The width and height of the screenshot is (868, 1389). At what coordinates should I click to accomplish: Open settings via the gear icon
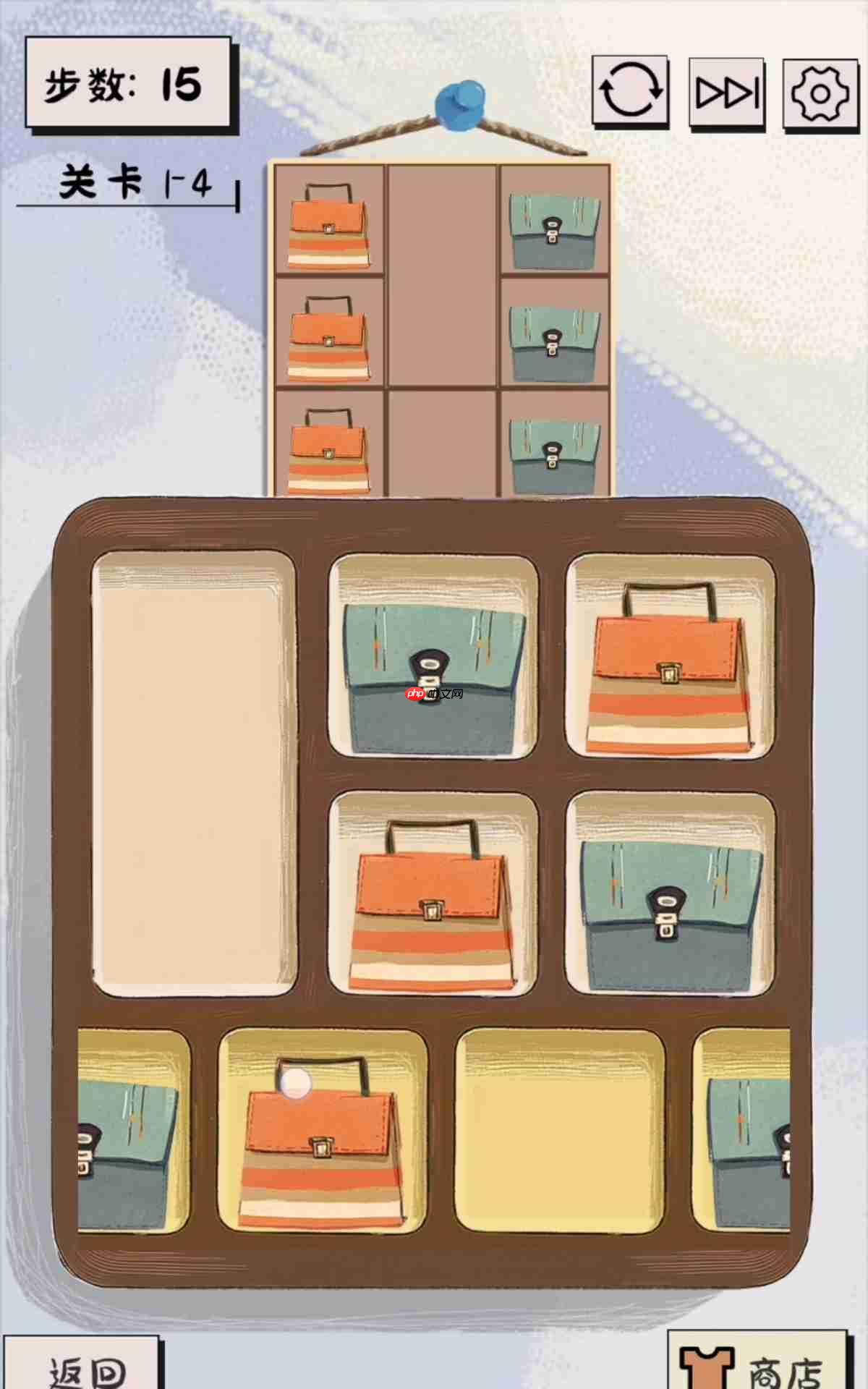(x=820, y=94)
